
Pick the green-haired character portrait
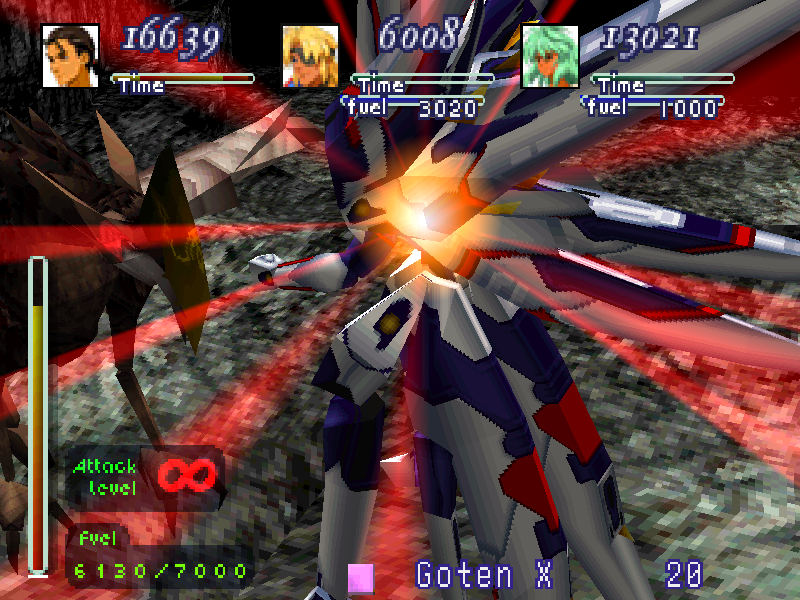tap(550, 56)
